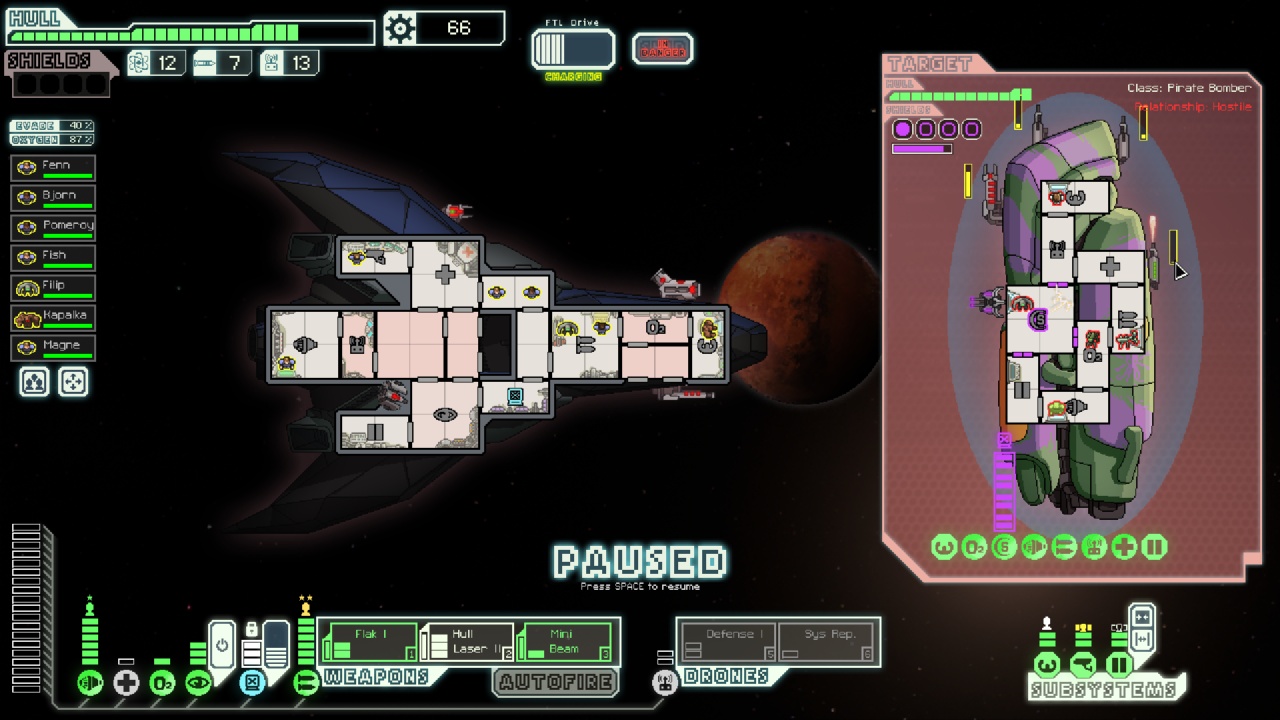Select crew member Fenn

point(54,167)
